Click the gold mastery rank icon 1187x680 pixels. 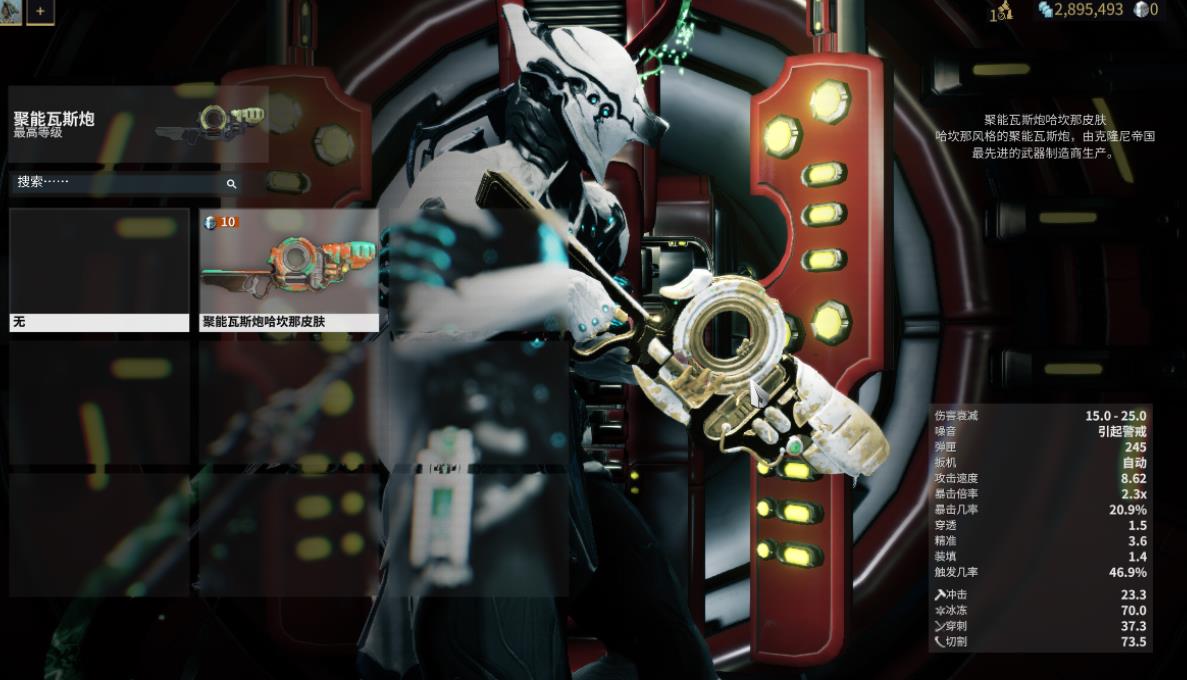click(1001, 12)
